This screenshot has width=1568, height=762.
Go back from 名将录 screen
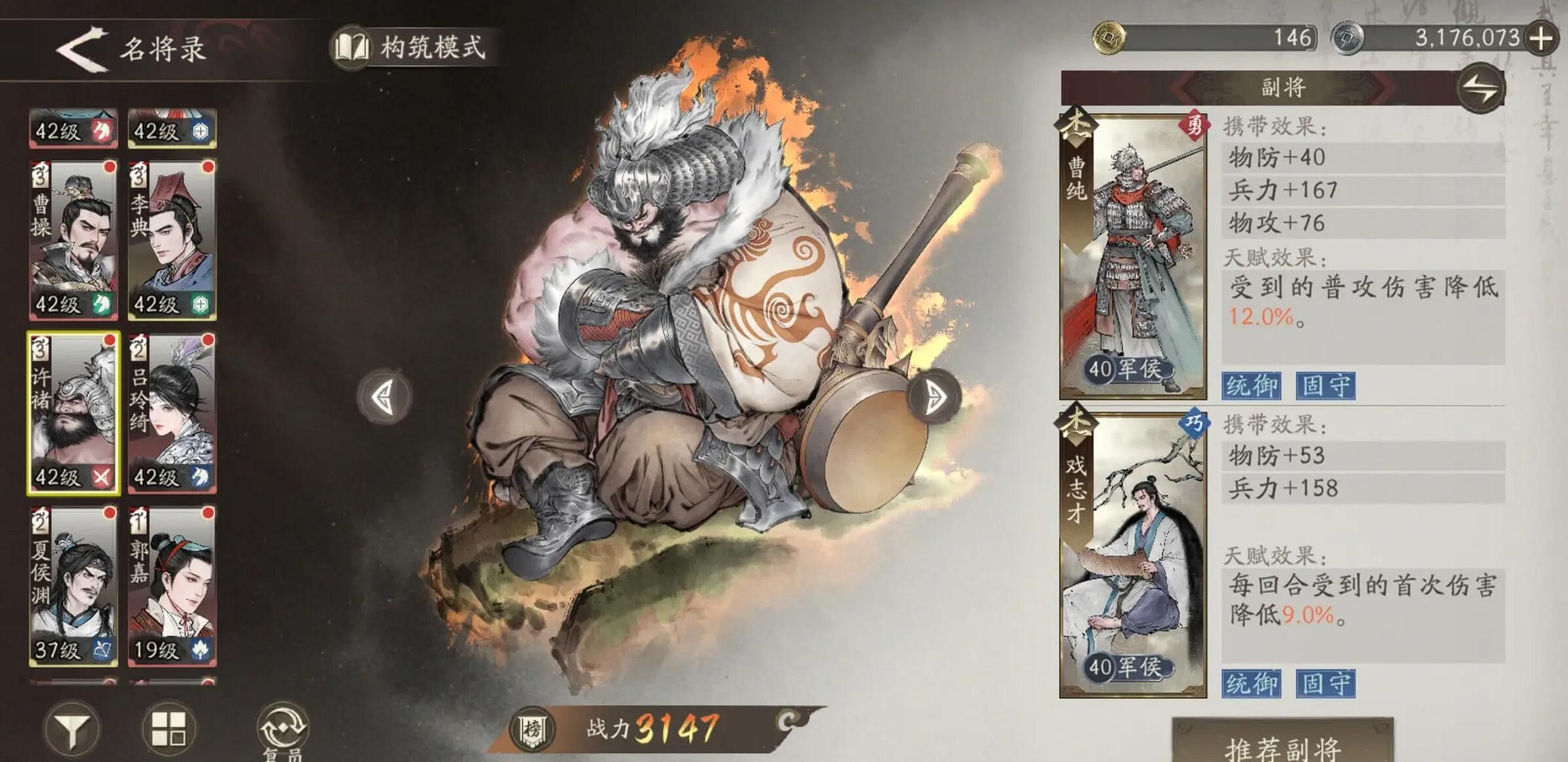[82, 48]
